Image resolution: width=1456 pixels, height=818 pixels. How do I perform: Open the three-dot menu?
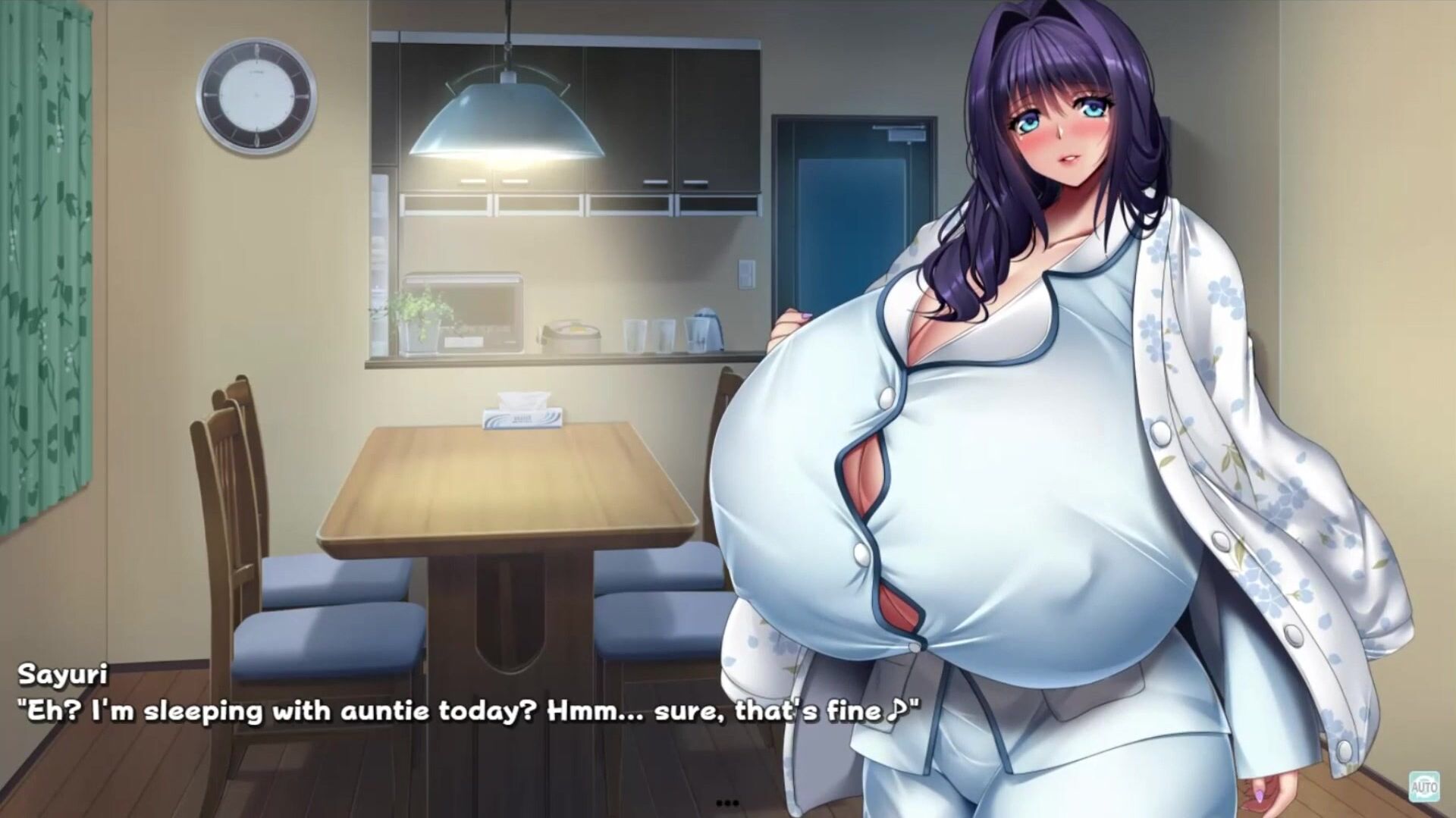(726, 803)
